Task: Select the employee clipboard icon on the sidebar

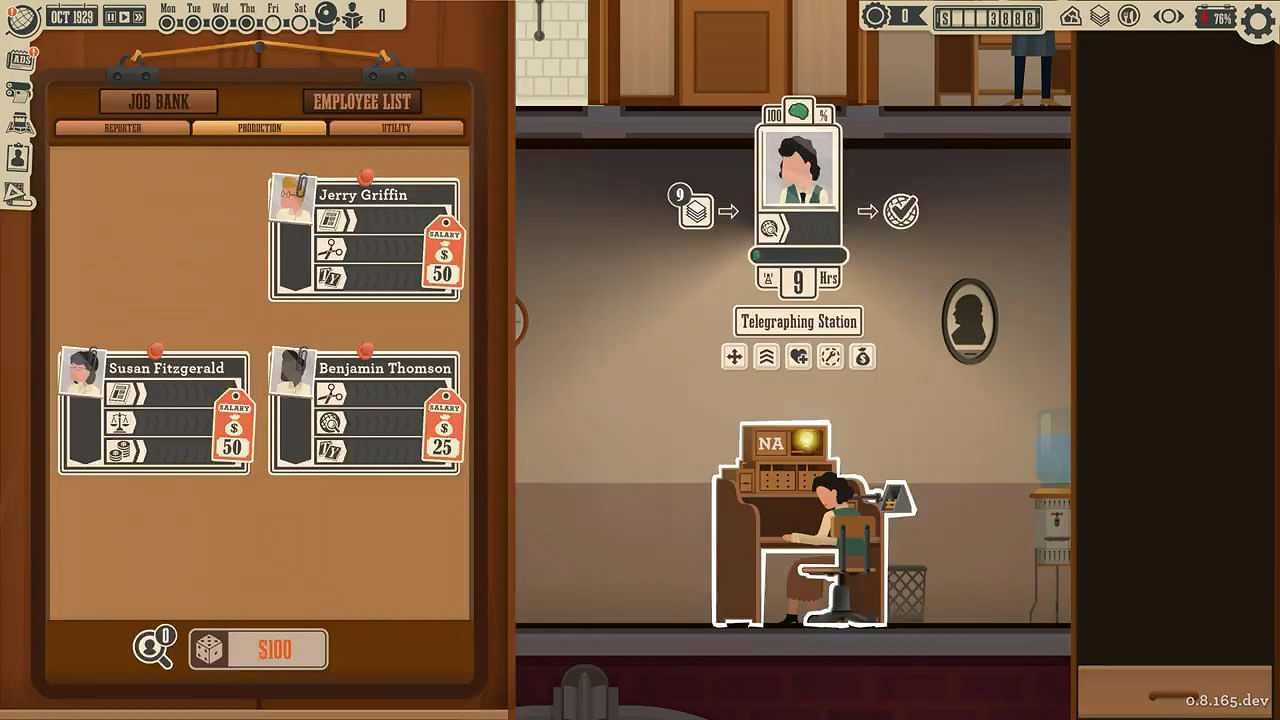Action: (17, 157)
